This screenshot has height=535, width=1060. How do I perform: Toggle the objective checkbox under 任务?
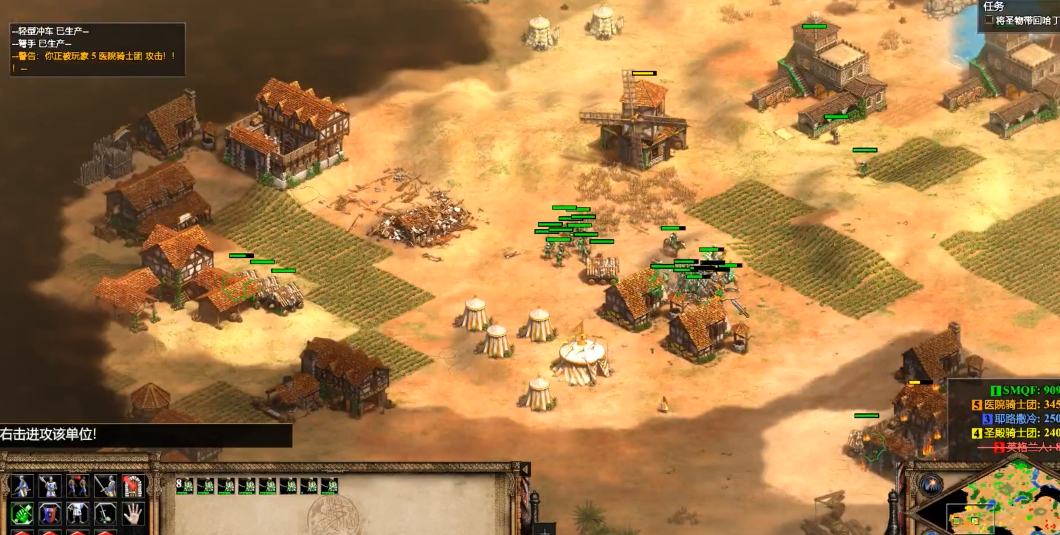(988, 20)
